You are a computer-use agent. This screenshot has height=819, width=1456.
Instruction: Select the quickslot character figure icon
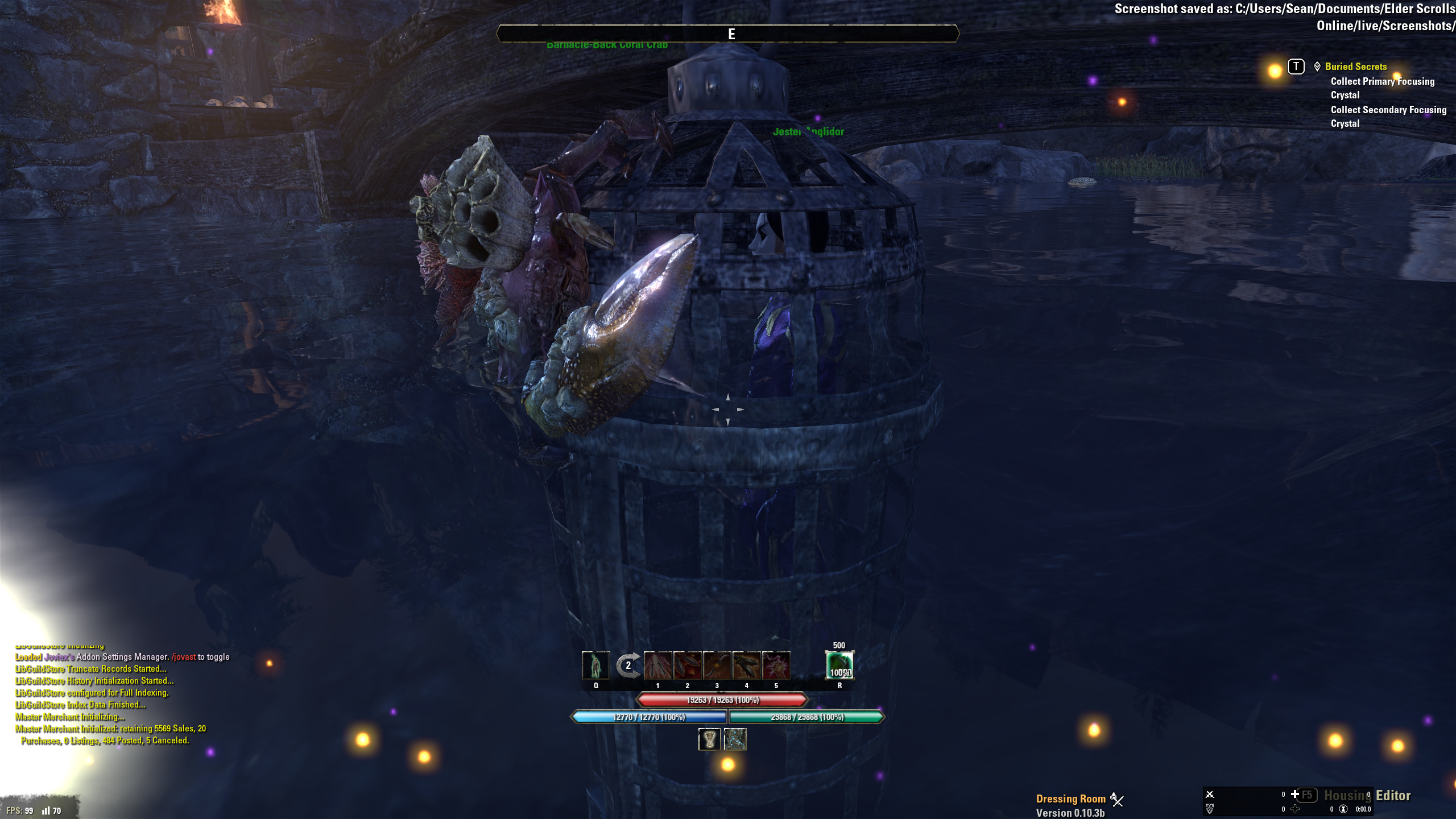(x=595, y=665)
